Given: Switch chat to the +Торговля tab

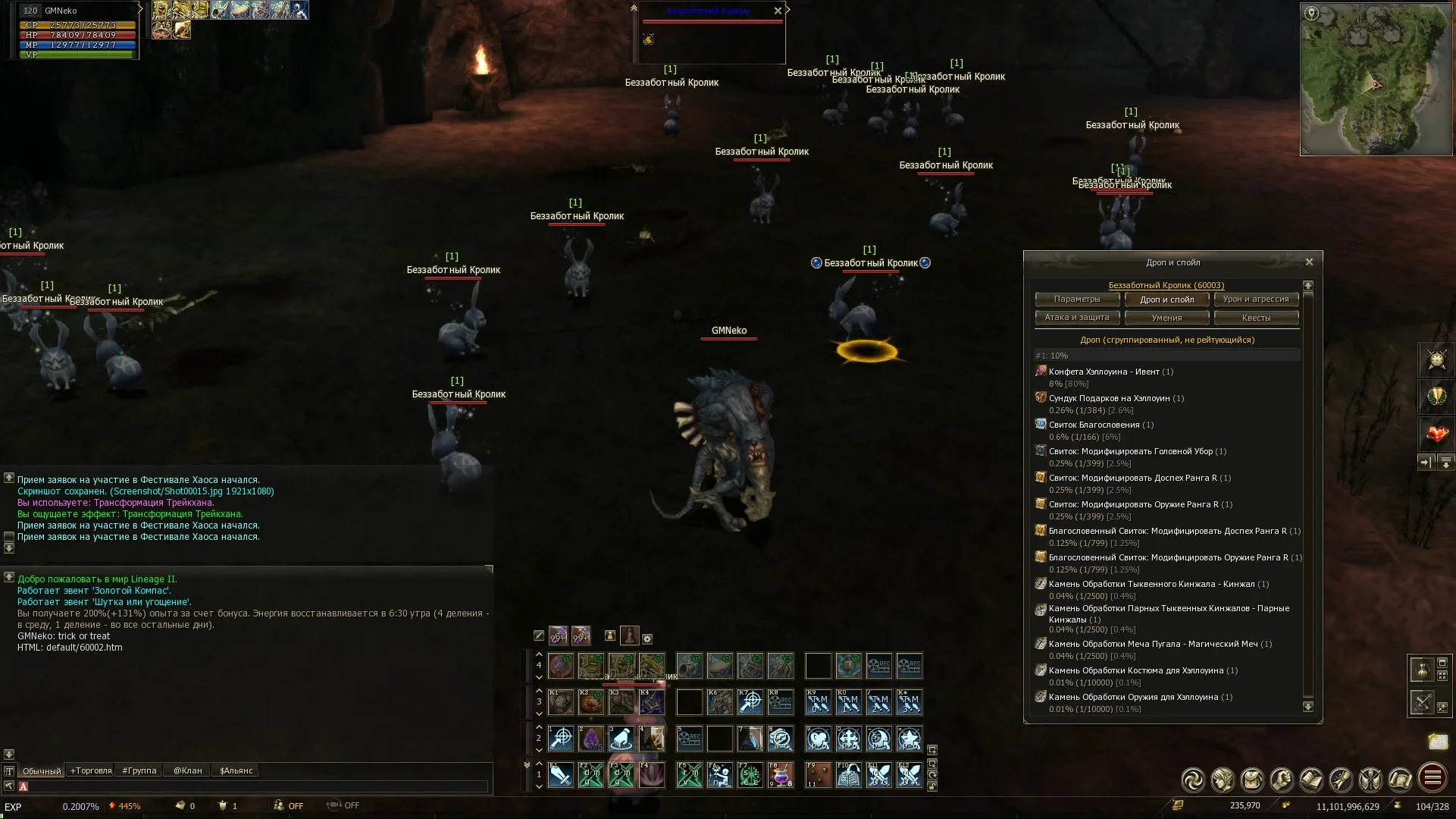Looking at the screenshot, I should [x=91, y=770].
